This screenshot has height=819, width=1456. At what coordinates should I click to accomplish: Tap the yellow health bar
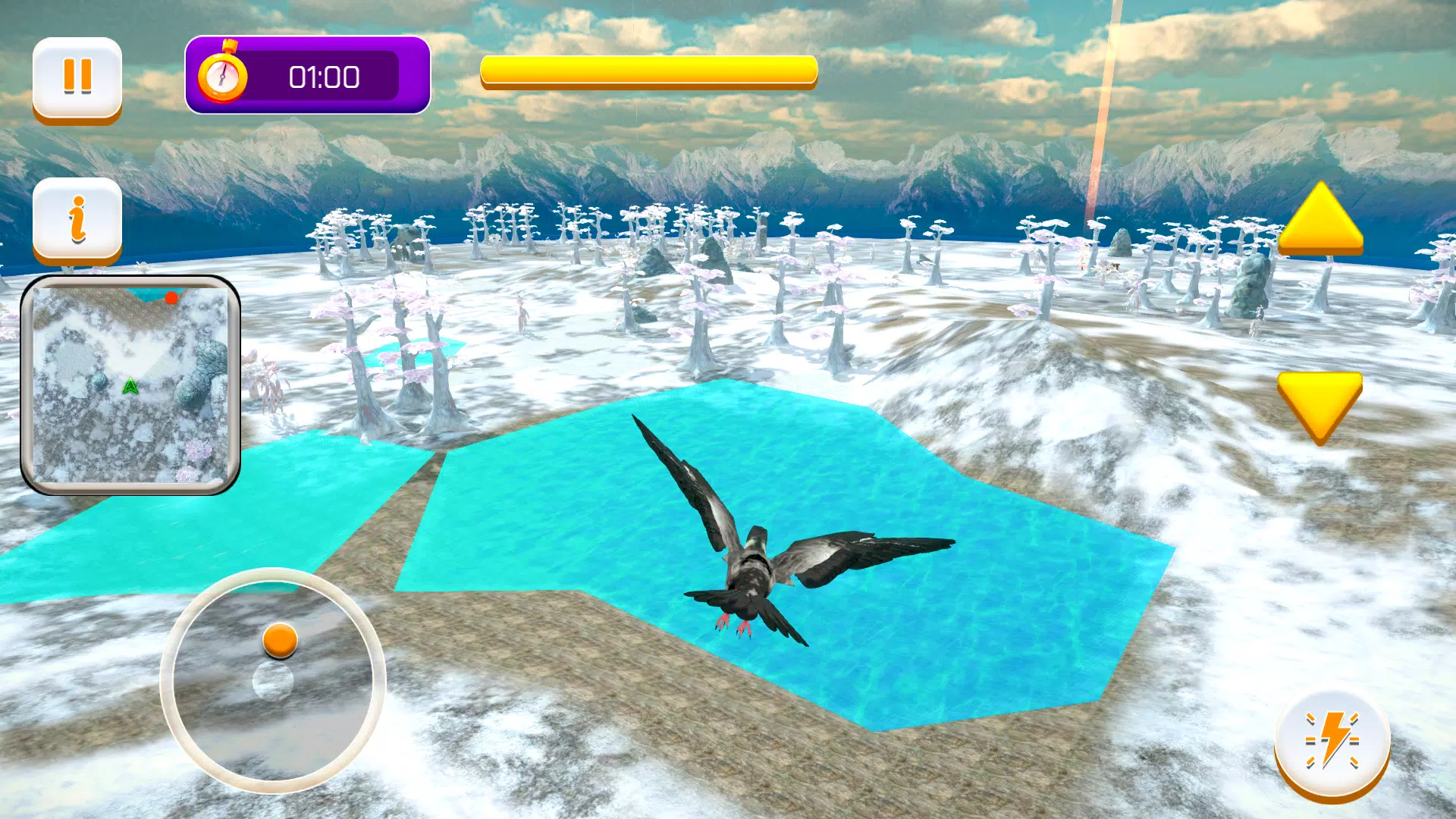coord(648,70)
